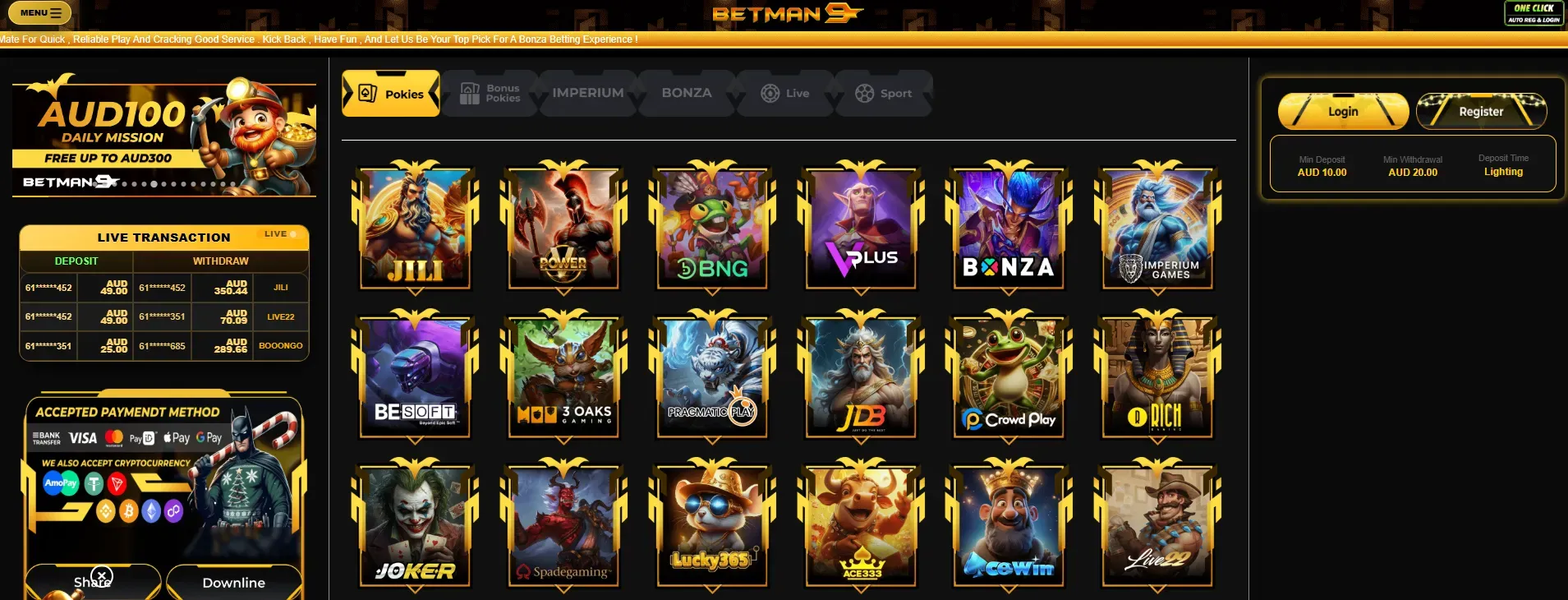This screenshot has height=600, width=1568.
Task: Switch to the BONZA tab
Action: [687, 94]
